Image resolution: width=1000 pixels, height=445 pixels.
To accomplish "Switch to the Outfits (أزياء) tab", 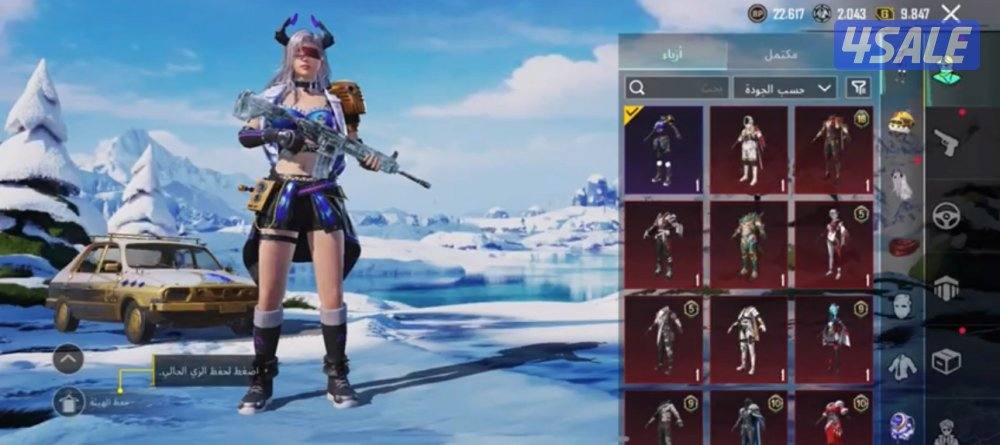I will [673, 51].
